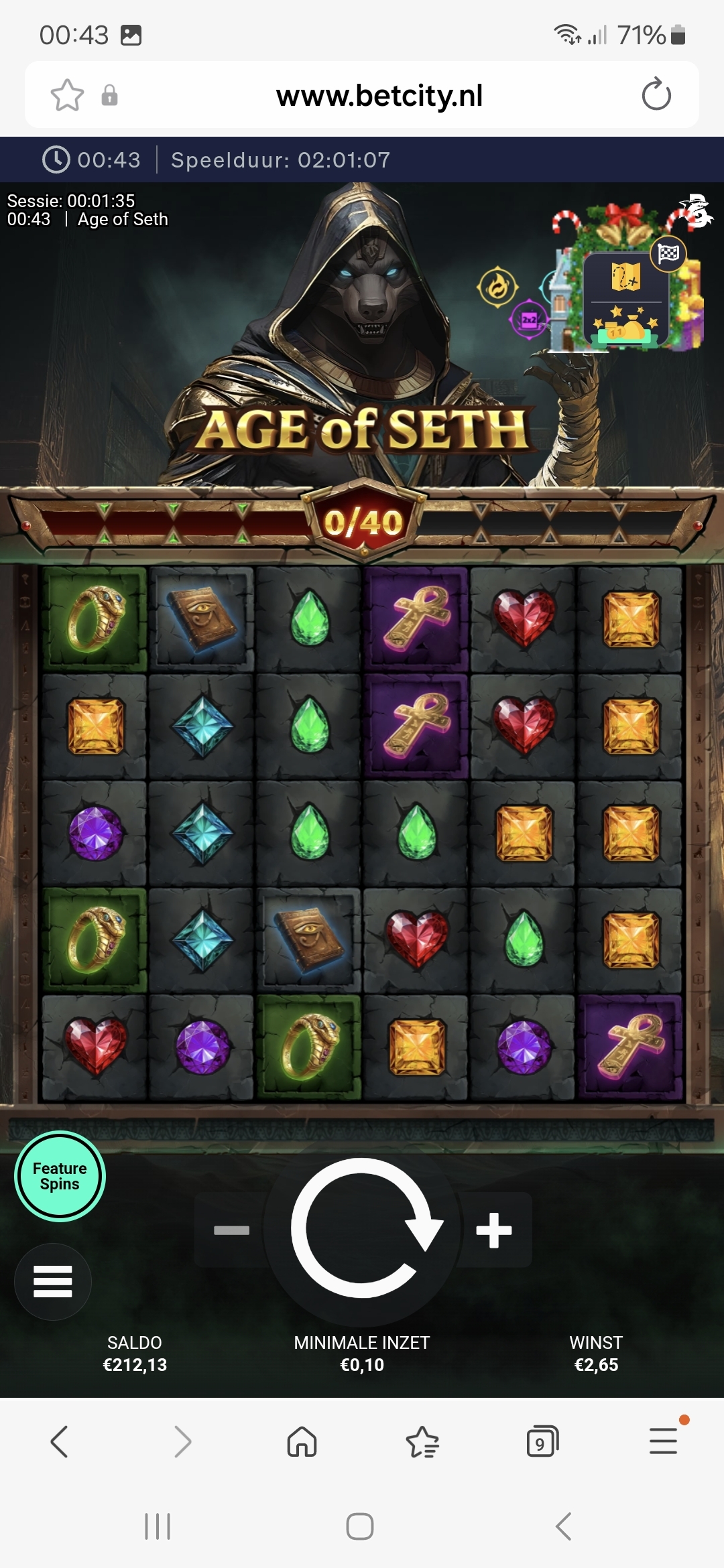This screenshot has height=1568, width=724.
Task: Open the treasure map promotion icon
Action: (x=625, y=276)
